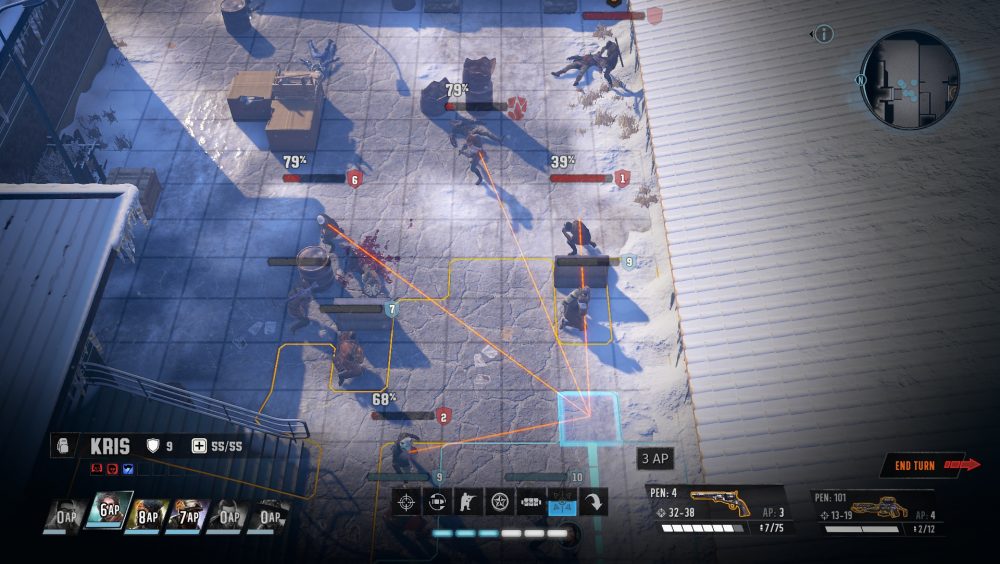
Task: Expand the info panel icon
Action: (824, 35)
